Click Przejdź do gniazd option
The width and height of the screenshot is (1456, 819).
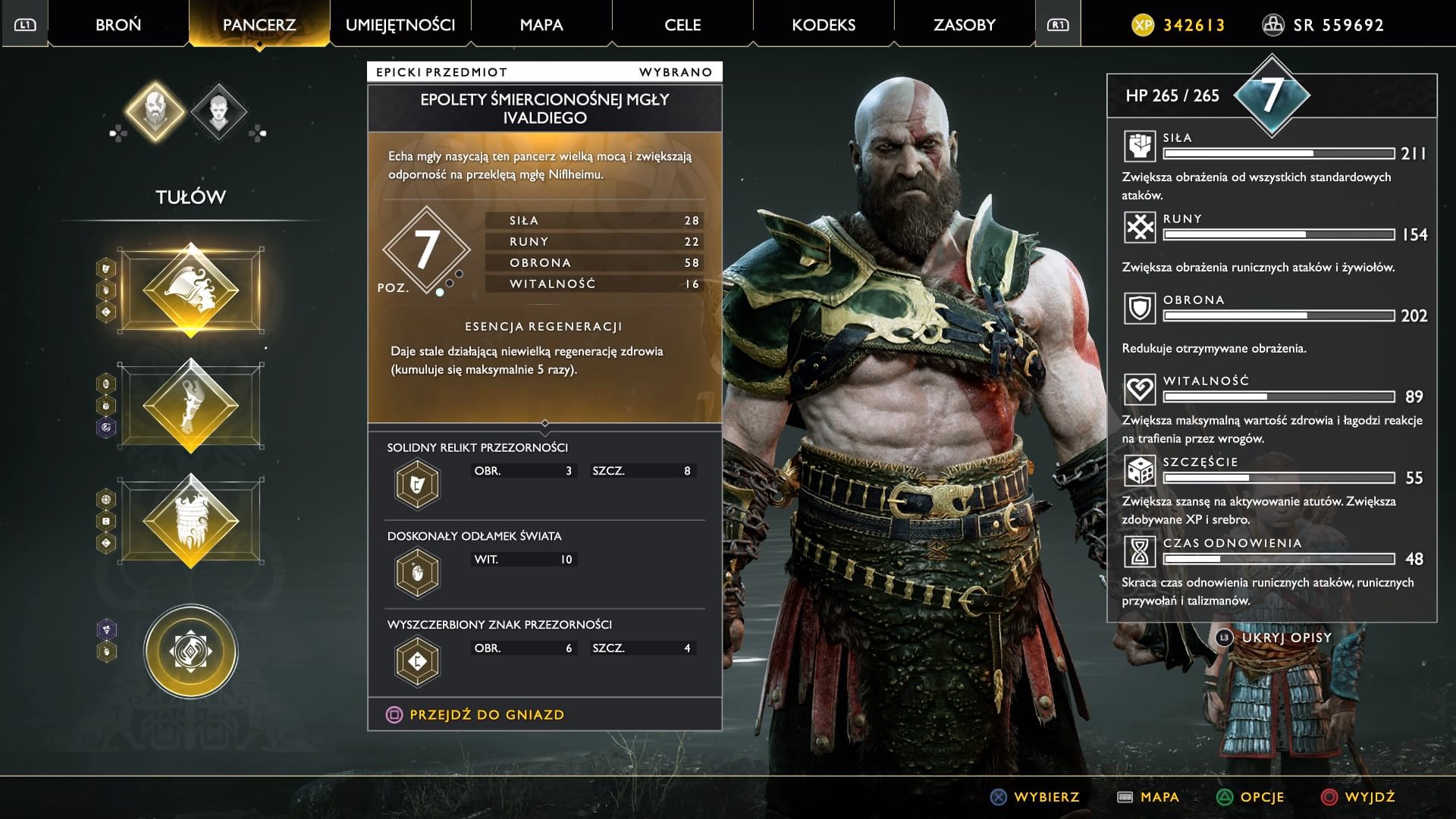click(486, 714)
